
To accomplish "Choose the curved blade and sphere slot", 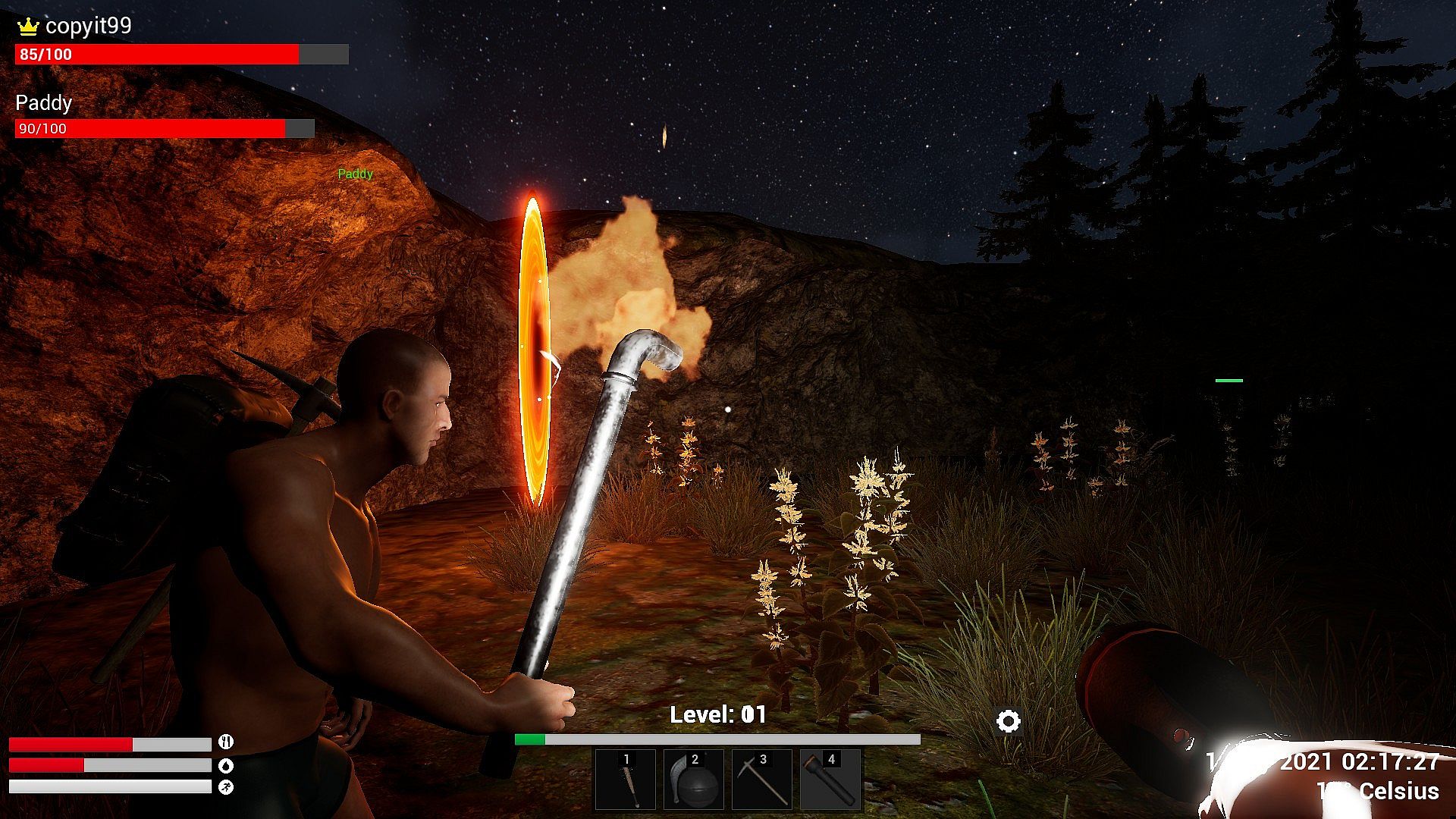I will [693, 780].
